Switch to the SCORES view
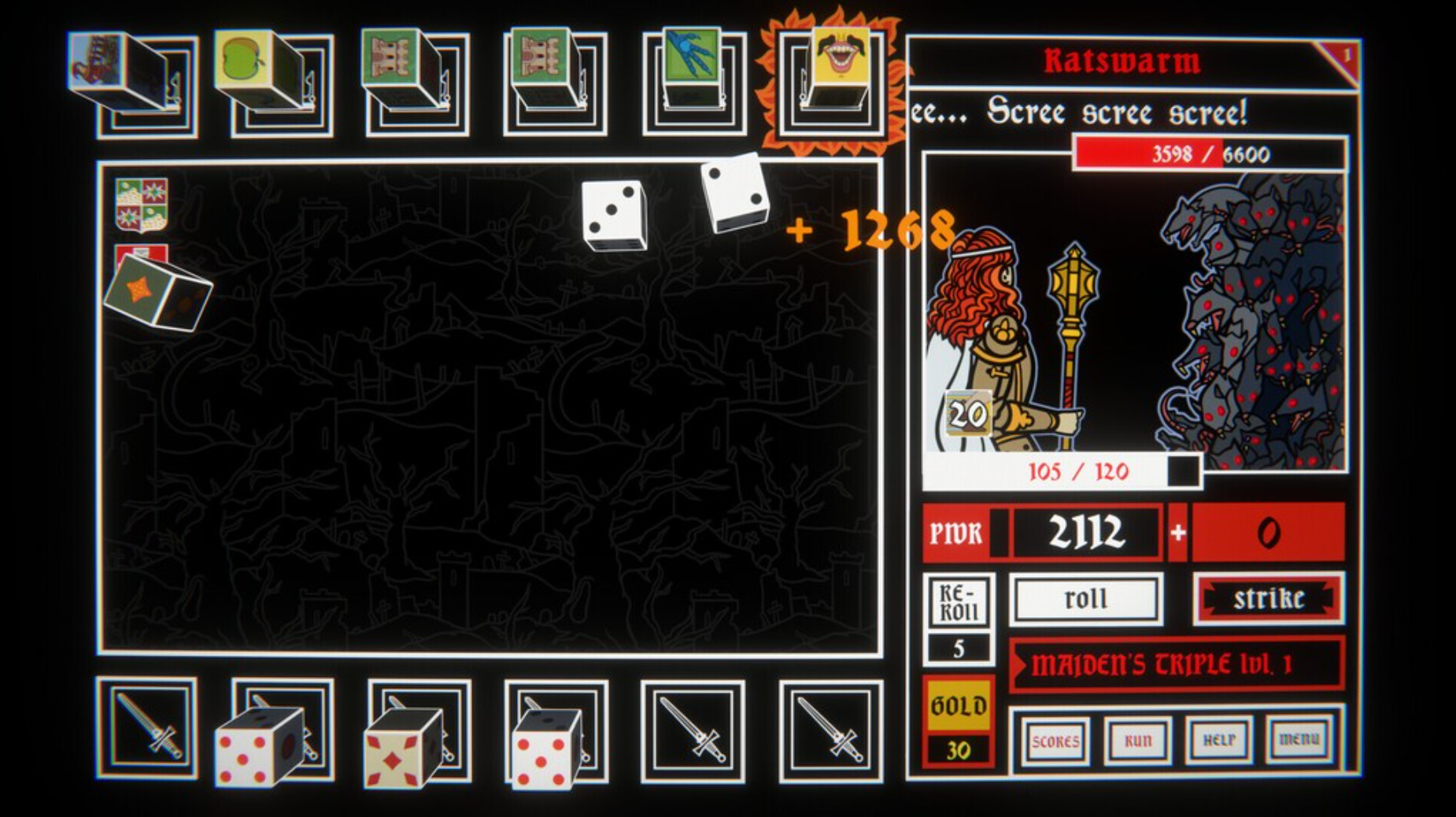The width and height of the screenshot is (1456, 817). (x=1059, y=741)
